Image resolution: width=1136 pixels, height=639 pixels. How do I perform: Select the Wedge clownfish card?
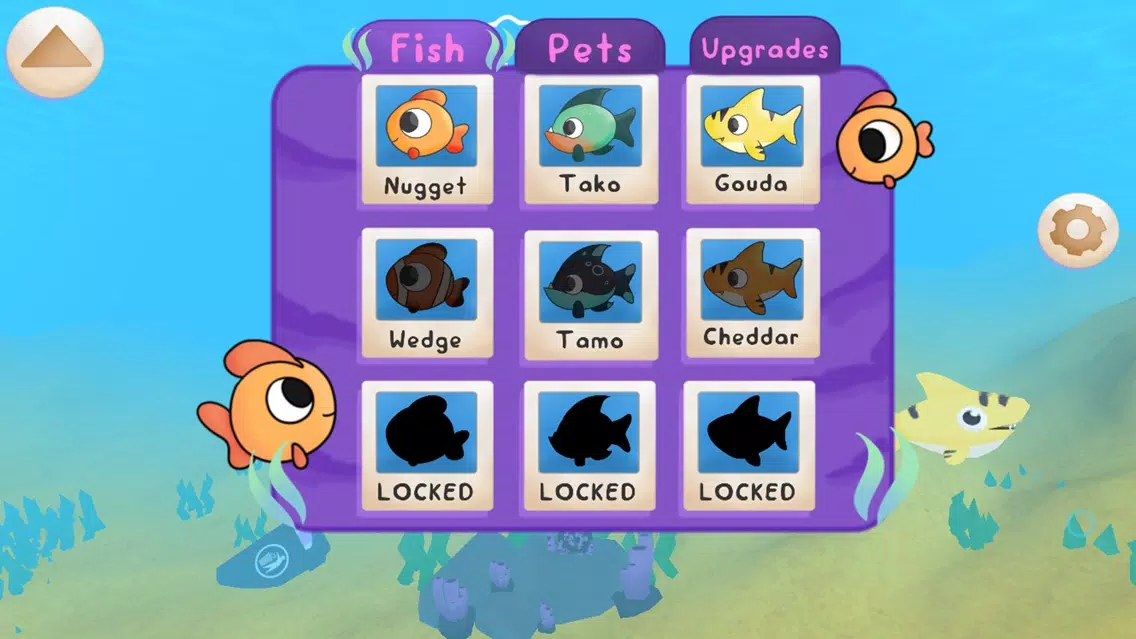tap(427, 293)
